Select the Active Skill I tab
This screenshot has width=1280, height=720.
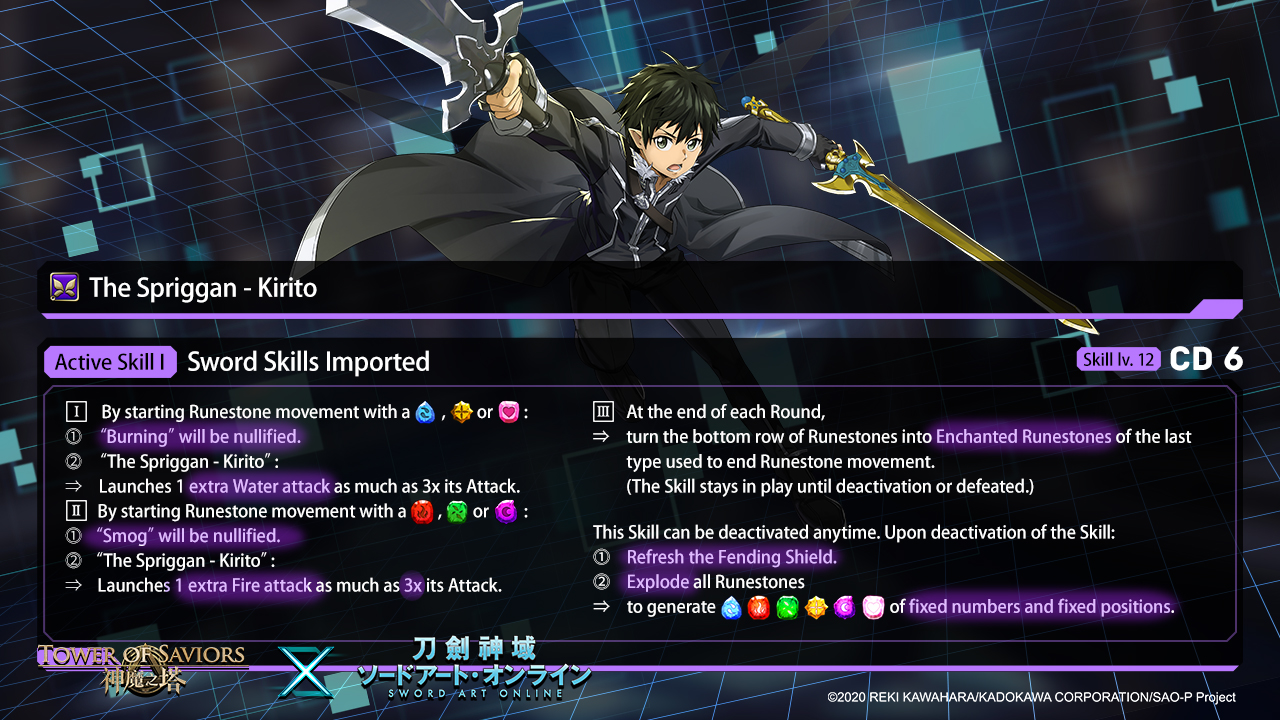coord(110,362)
